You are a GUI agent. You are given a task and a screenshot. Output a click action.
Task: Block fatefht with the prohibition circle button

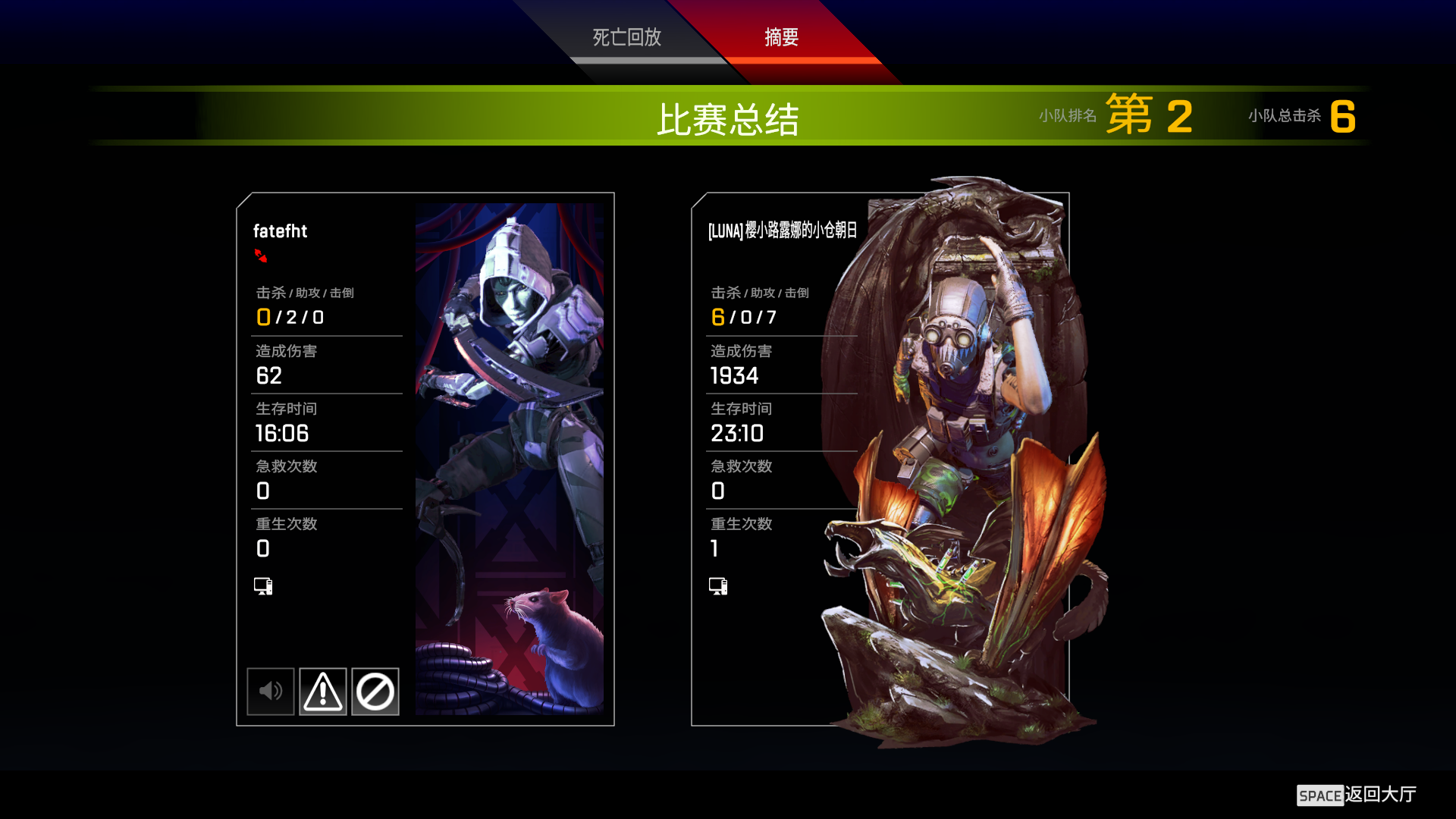(x=375, y=691)
